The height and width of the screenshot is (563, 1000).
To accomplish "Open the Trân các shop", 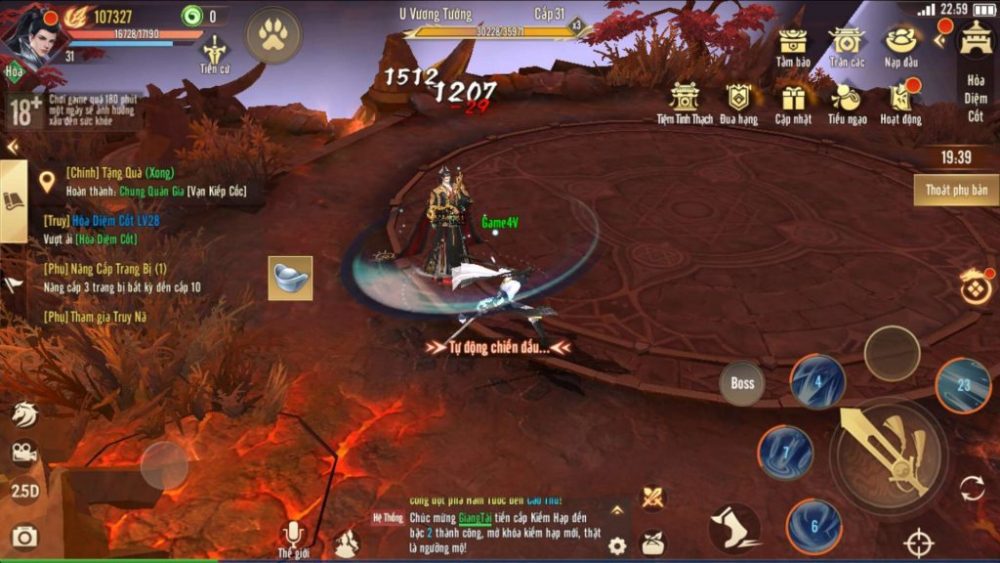I will pos(847,45).
